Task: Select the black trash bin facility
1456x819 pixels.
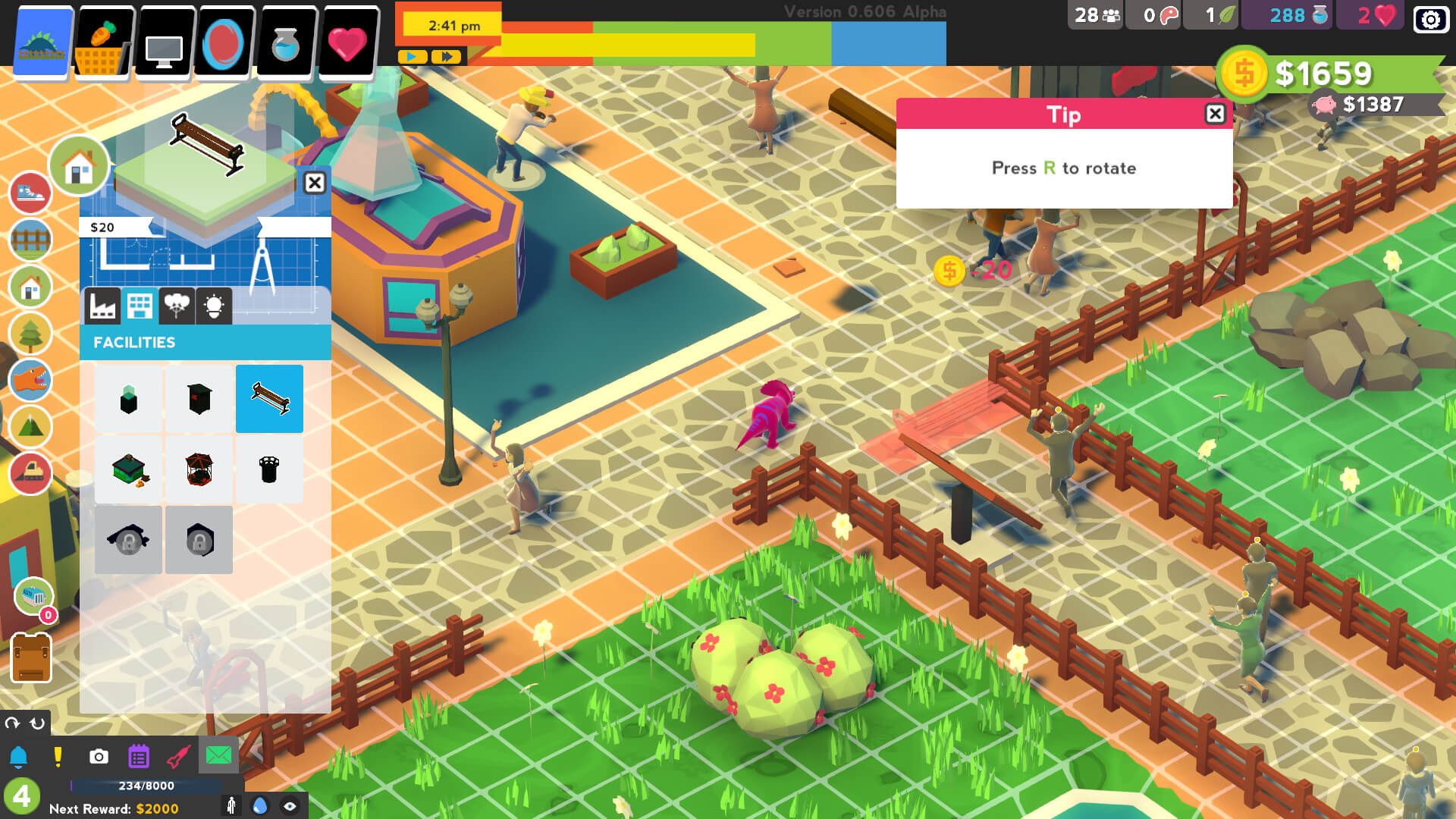Action: click(269, 469)
